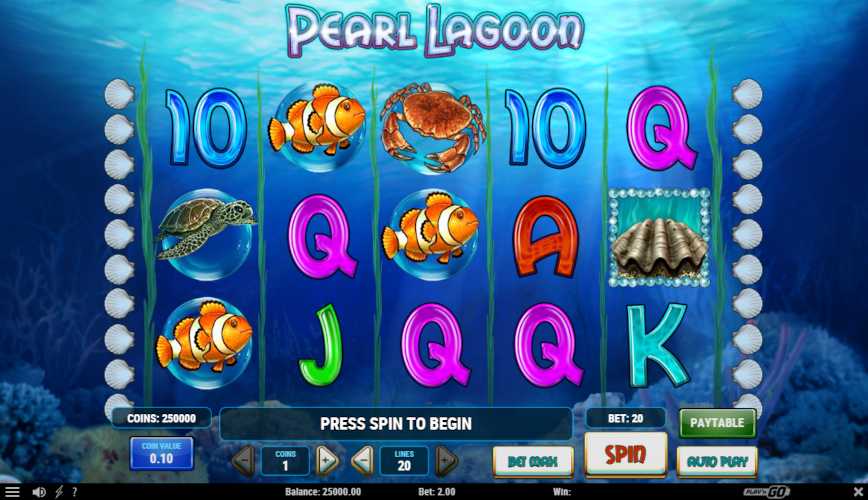Increase the number of coins

coord(327,461)
